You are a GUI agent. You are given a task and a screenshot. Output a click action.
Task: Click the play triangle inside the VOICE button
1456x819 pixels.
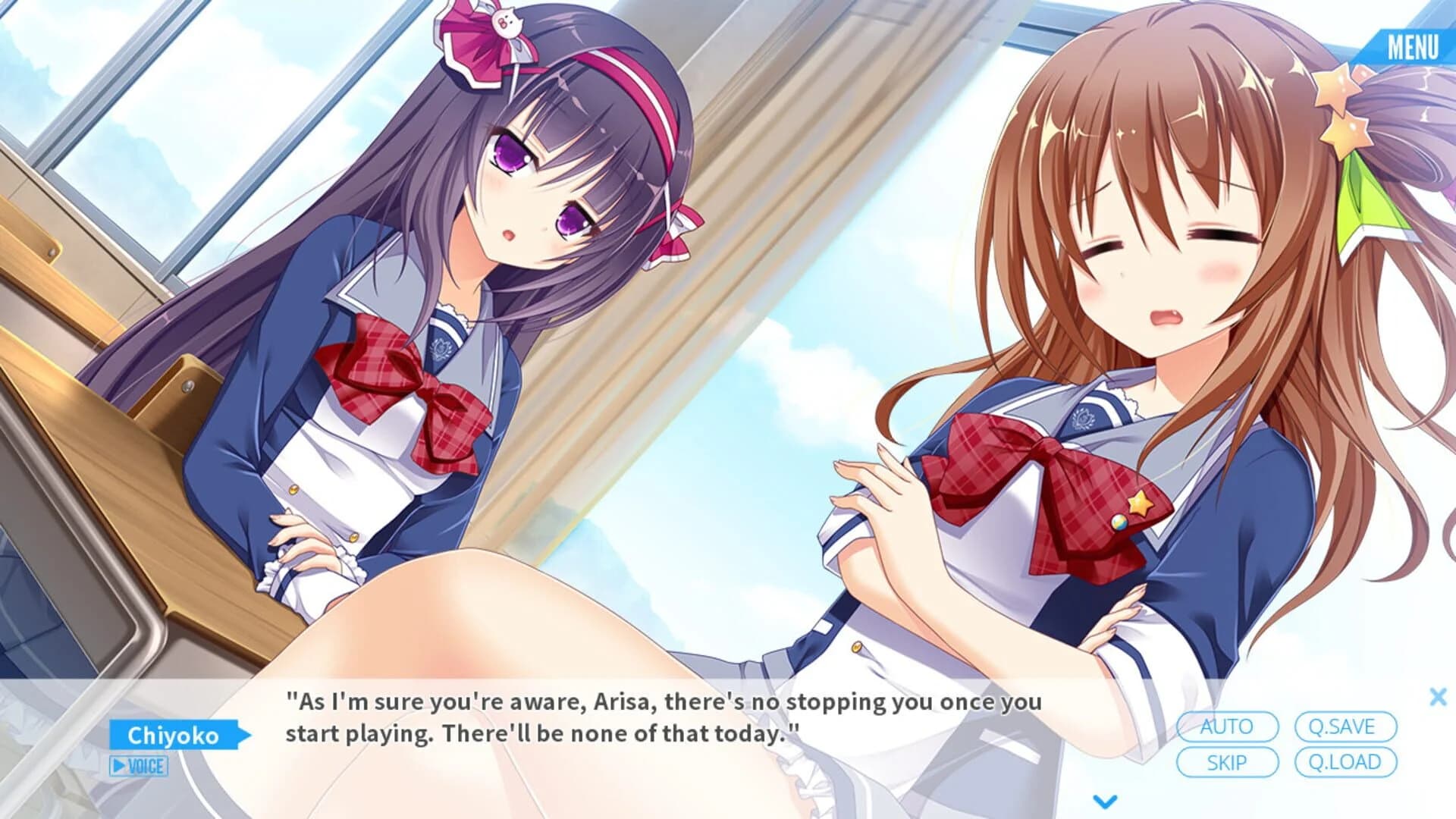click(x=119, y=766)
